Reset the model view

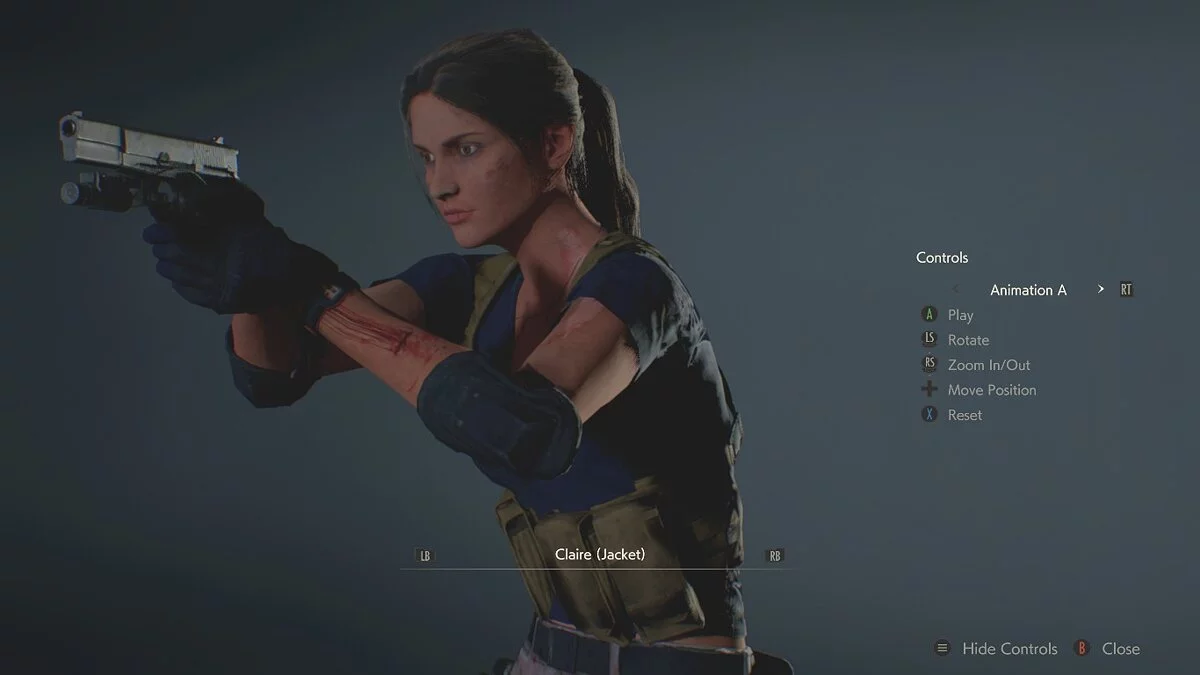(x=964, y=415)
